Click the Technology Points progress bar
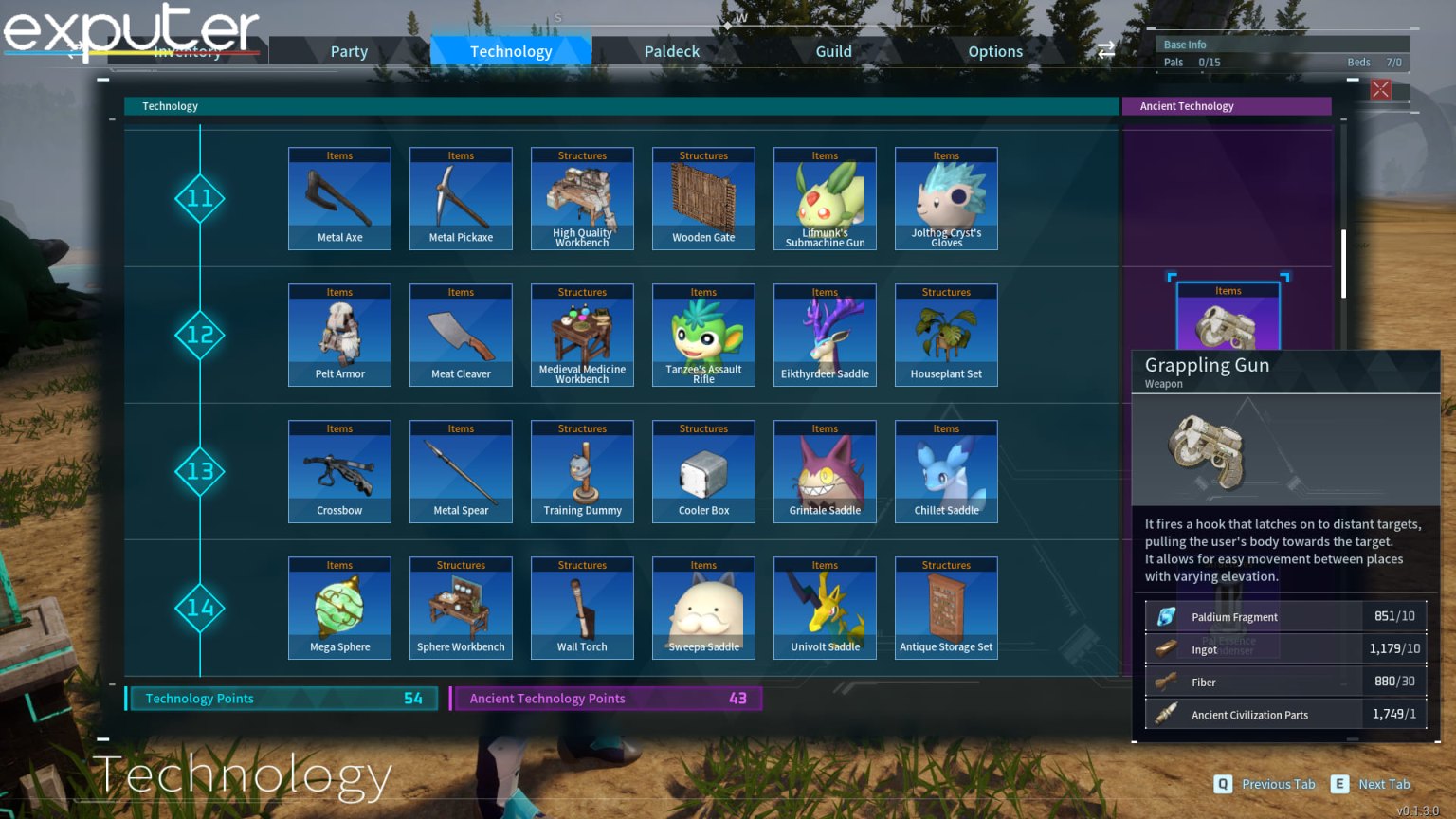1456x819 pixels. pos(281,699)
